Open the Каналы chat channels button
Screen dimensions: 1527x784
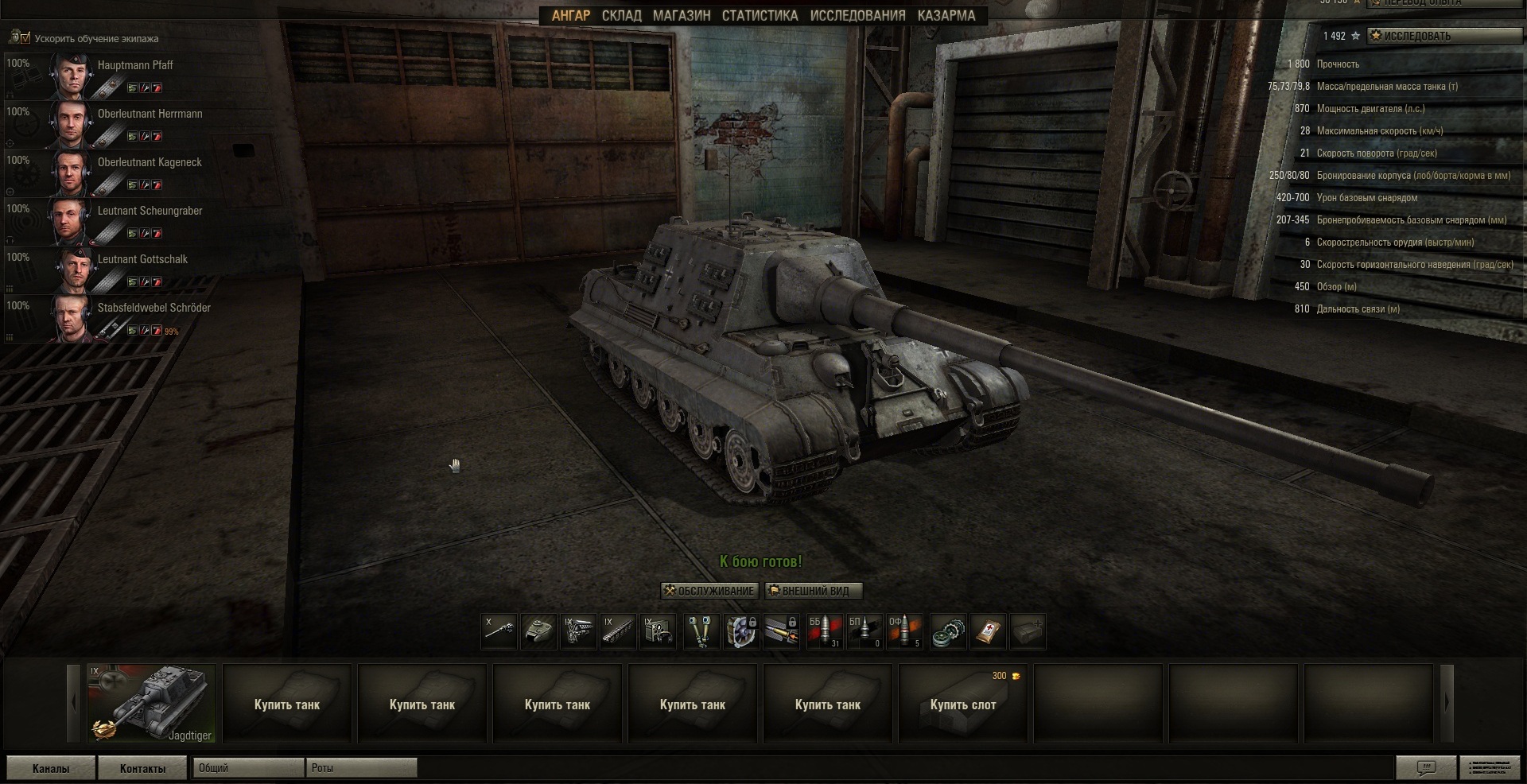[x=51, y=768]
